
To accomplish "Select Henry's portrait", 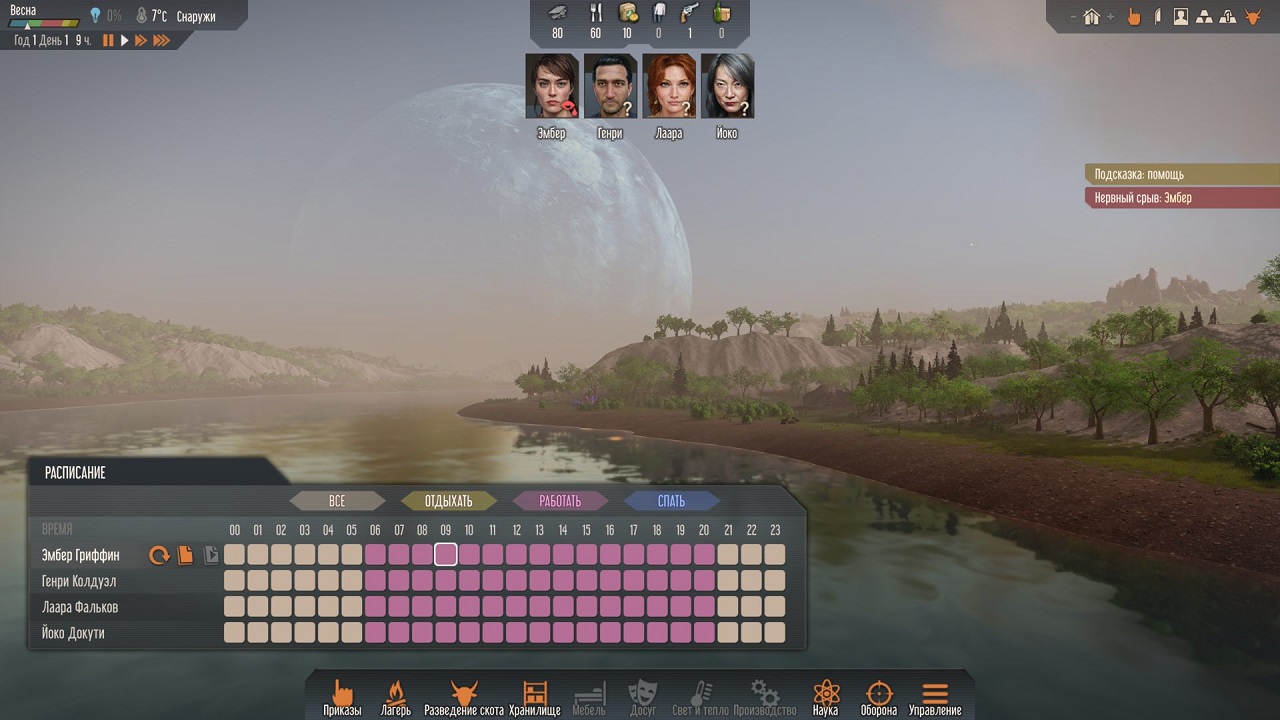I will 610,86.
